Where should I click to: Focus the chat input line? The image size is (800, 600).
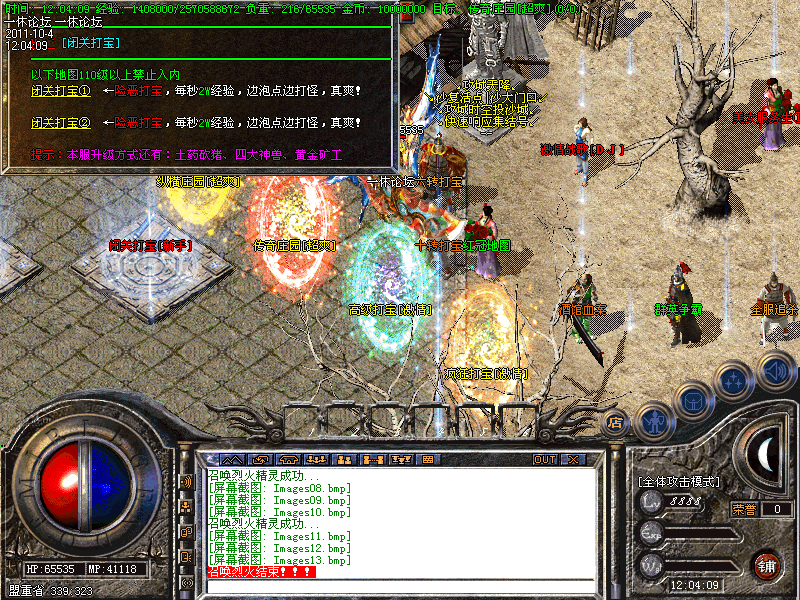click(400, 584)
